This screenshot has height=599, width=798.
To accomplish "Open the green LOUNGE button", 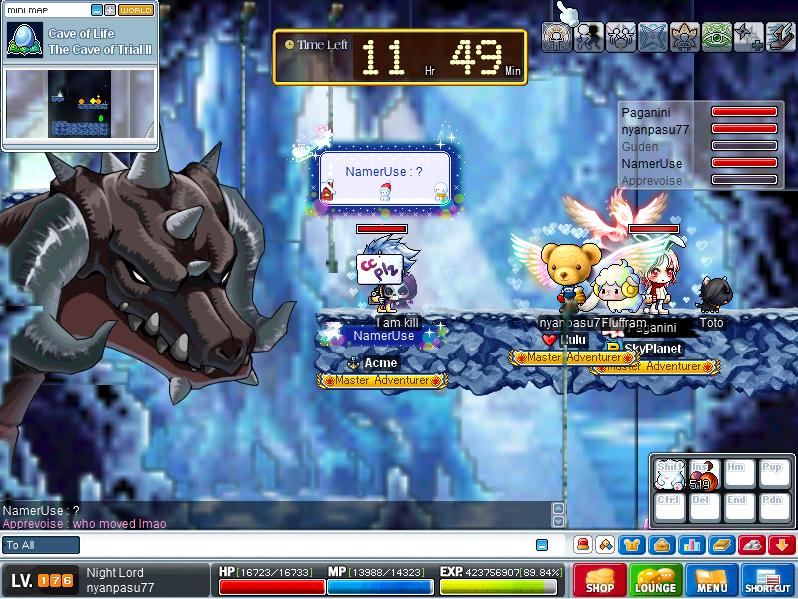I will point(656,580).
